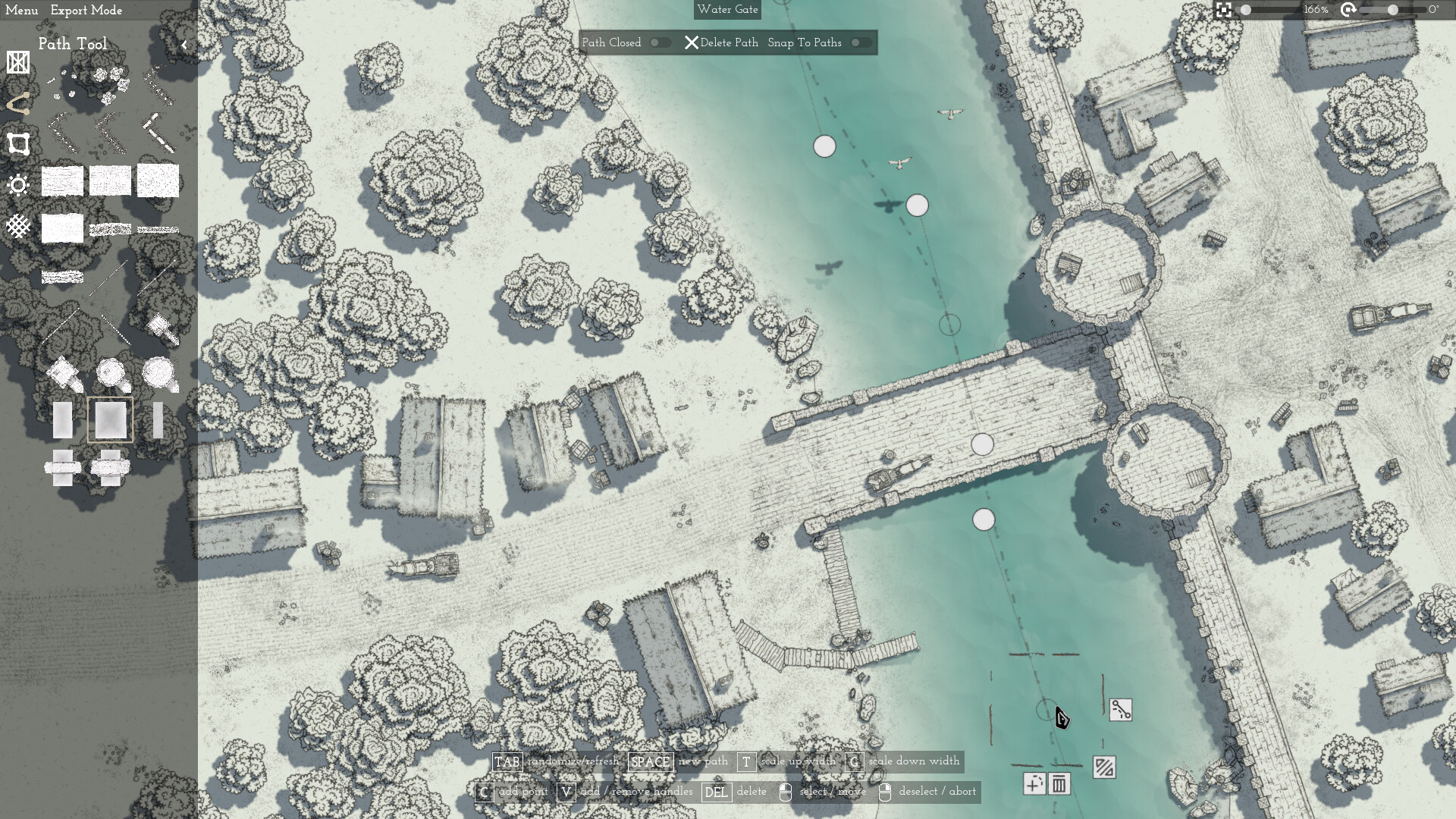The image size is (1456, 819).
Task: Click the Water Gate title label
Action: 727,10
